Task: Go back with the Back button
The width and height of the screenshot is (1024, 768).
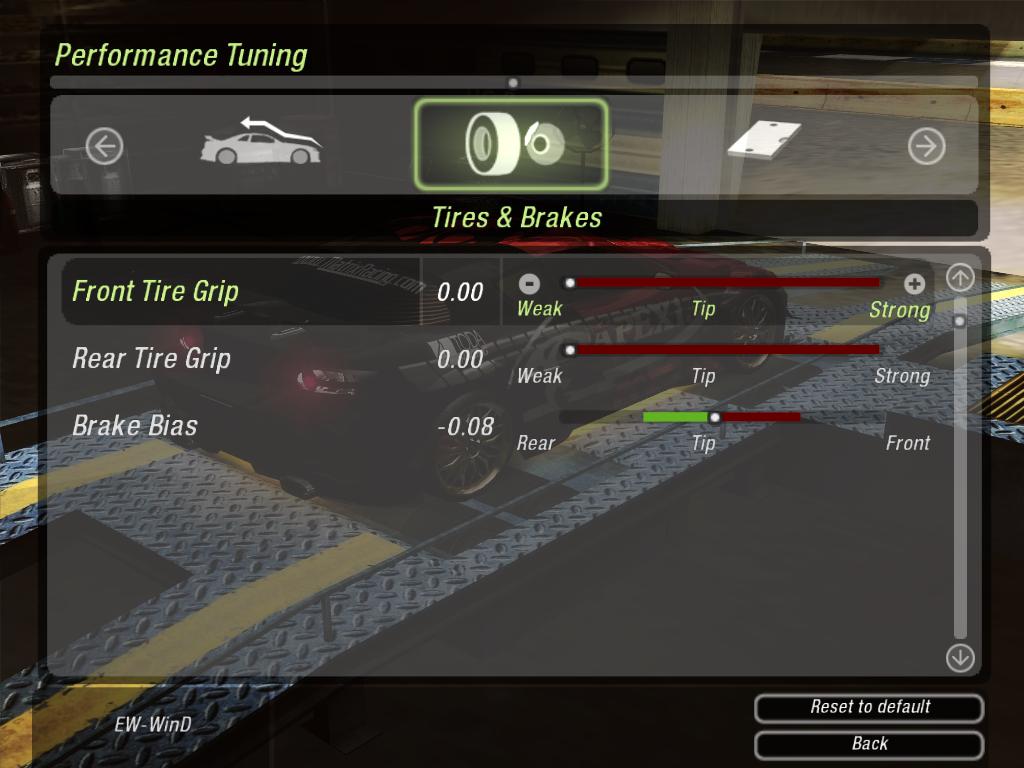Action: pyautogui.click(x=869, y=744)
